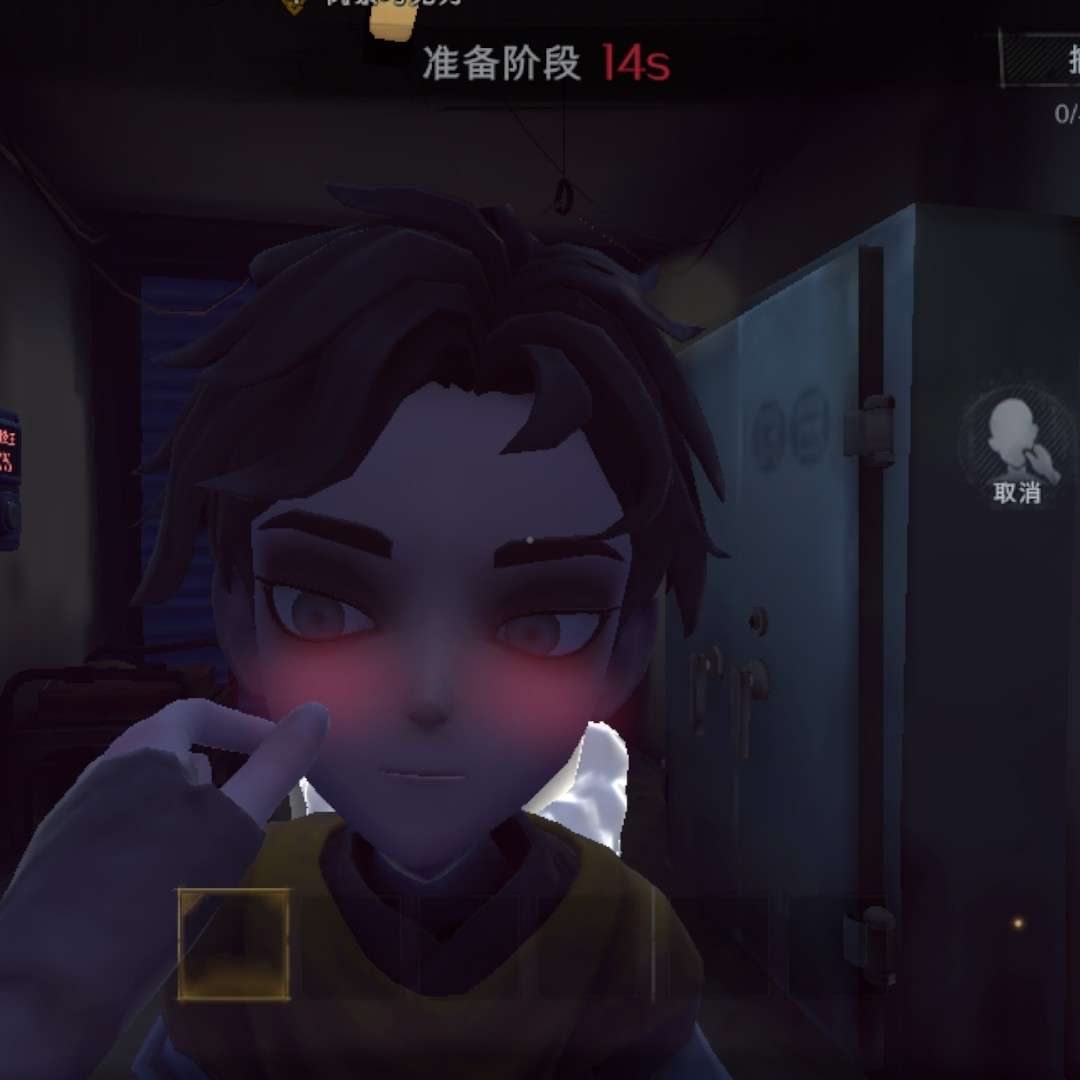The height and width of the screenshot is (1080, 1080).
Task: Open the cropped striped panel above the 0/ counter
Action: (1042, 61)
